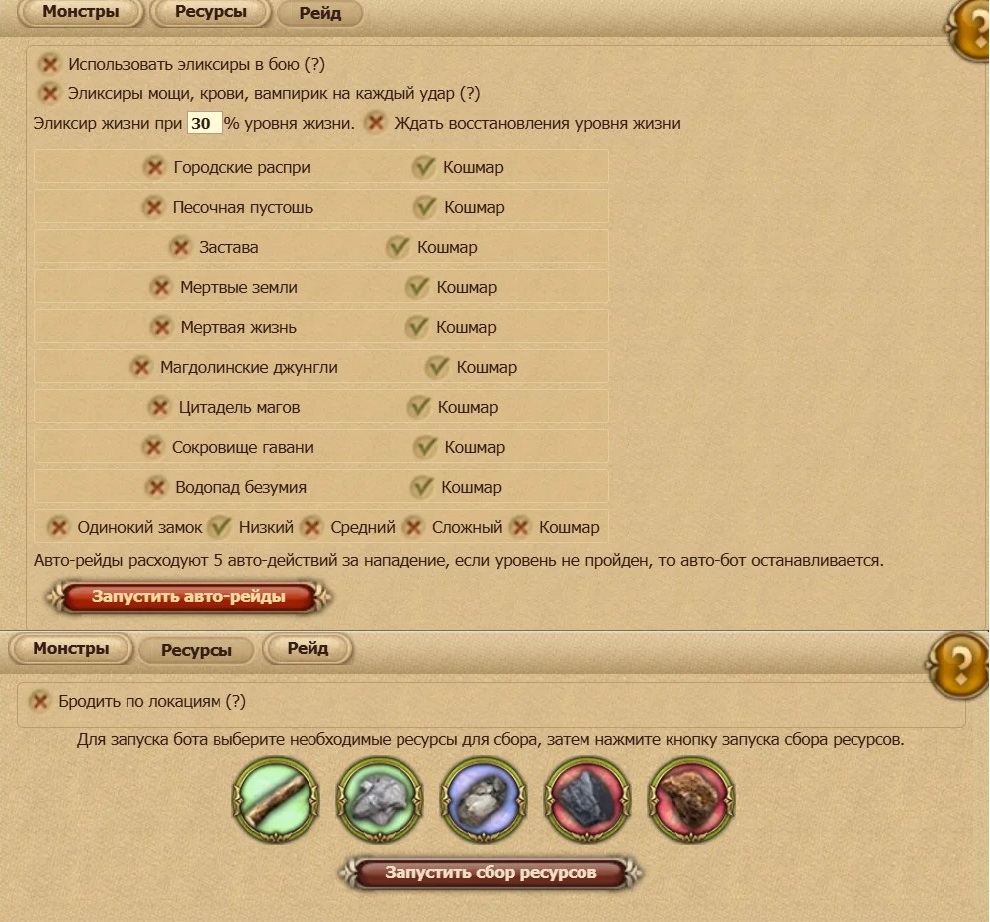
Task: Launch resource gathering with Запустить сбор ресурсов
Action: tap(490, 873)
